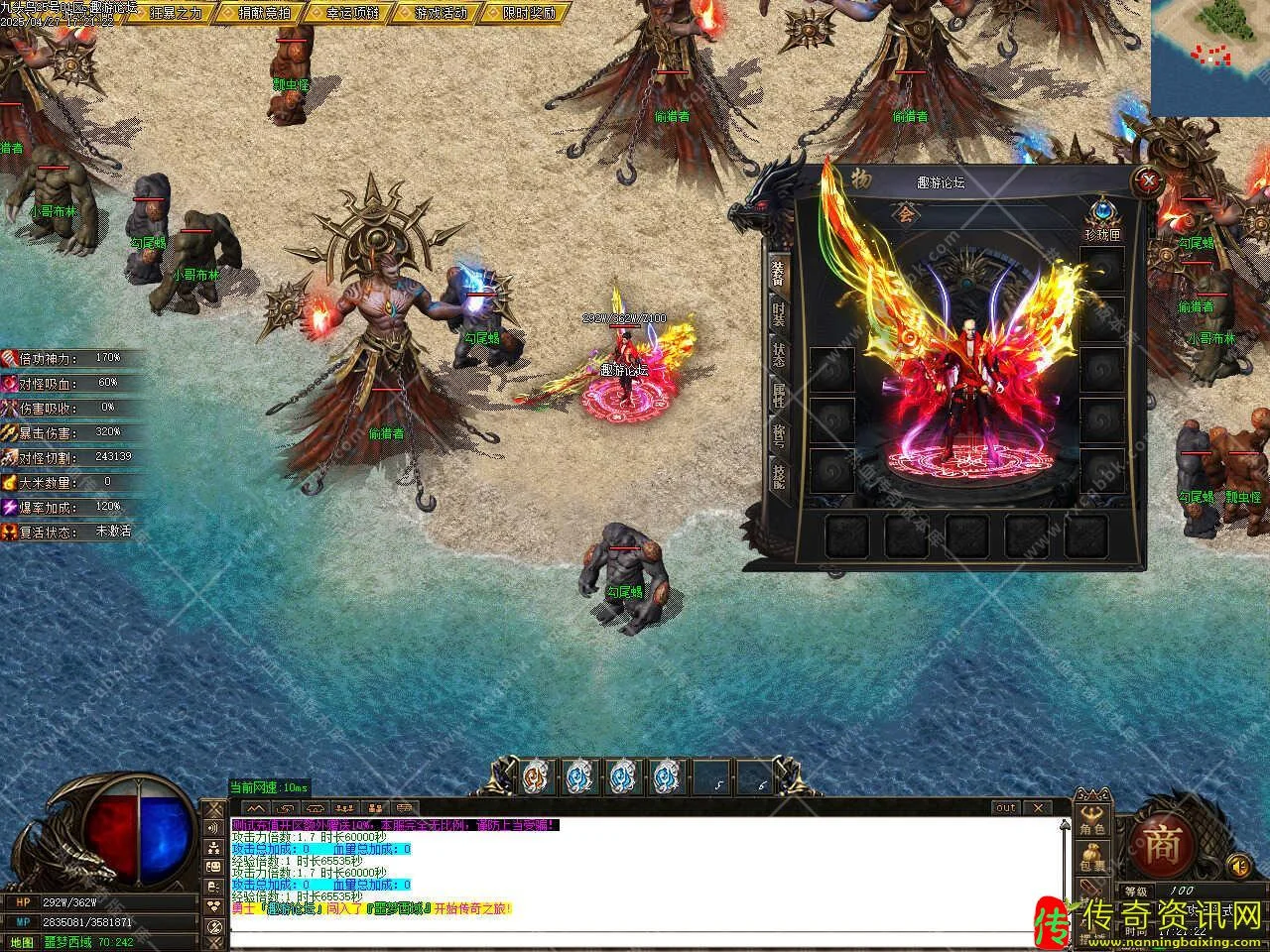This screenshot has width=1270, height=952.
Task: Click the chat window's out button
Action: coord(1006,808)
